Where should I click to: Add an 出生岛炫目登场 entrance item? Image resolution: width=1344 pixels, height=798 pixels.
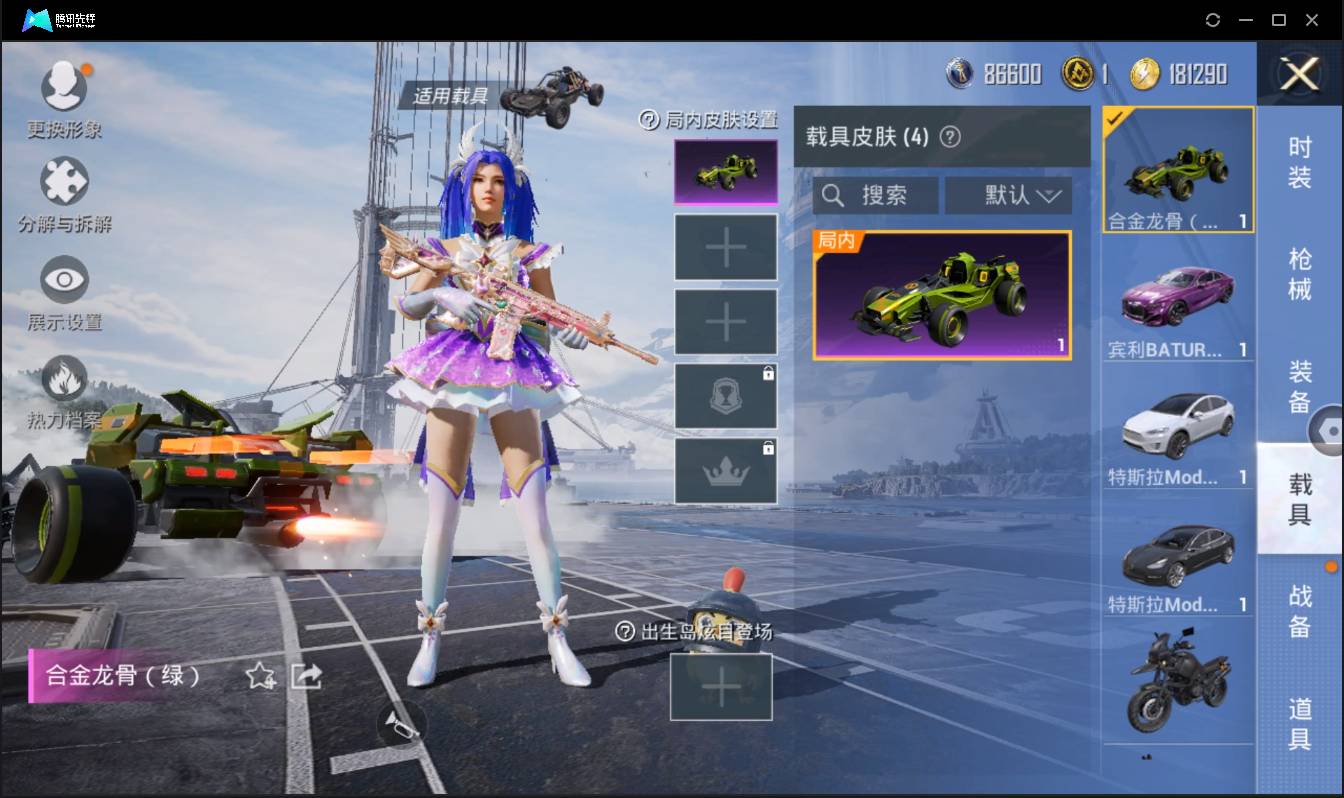point(720,687)
